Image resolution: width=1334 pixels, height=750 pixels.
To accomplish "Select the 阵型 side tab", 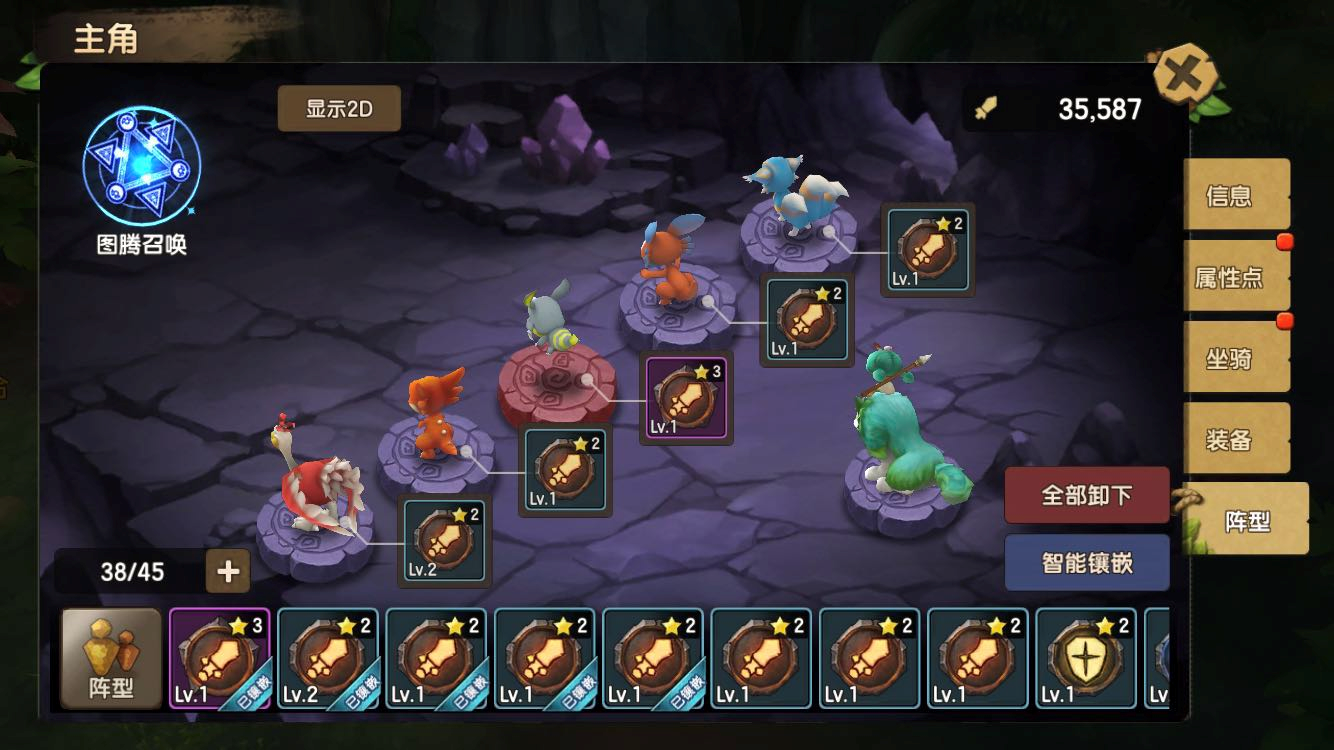I will 1246,519.
